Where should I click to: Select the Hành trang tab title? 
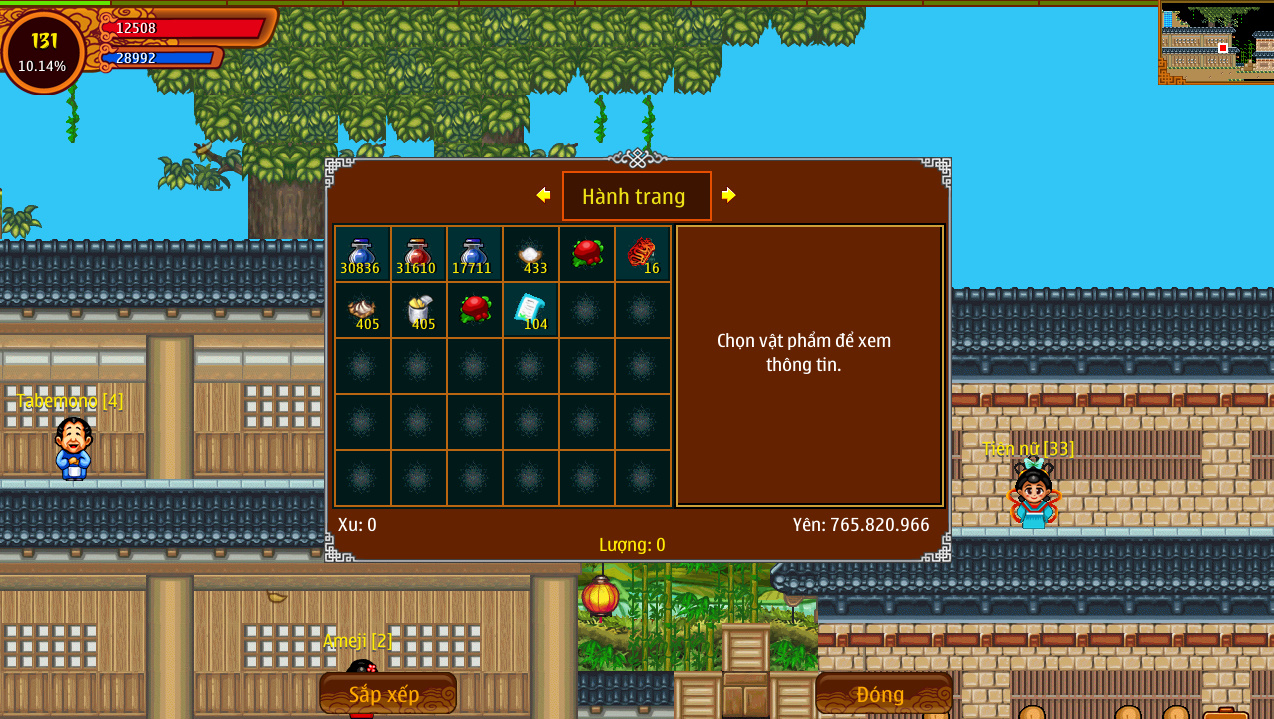point(636,196)
